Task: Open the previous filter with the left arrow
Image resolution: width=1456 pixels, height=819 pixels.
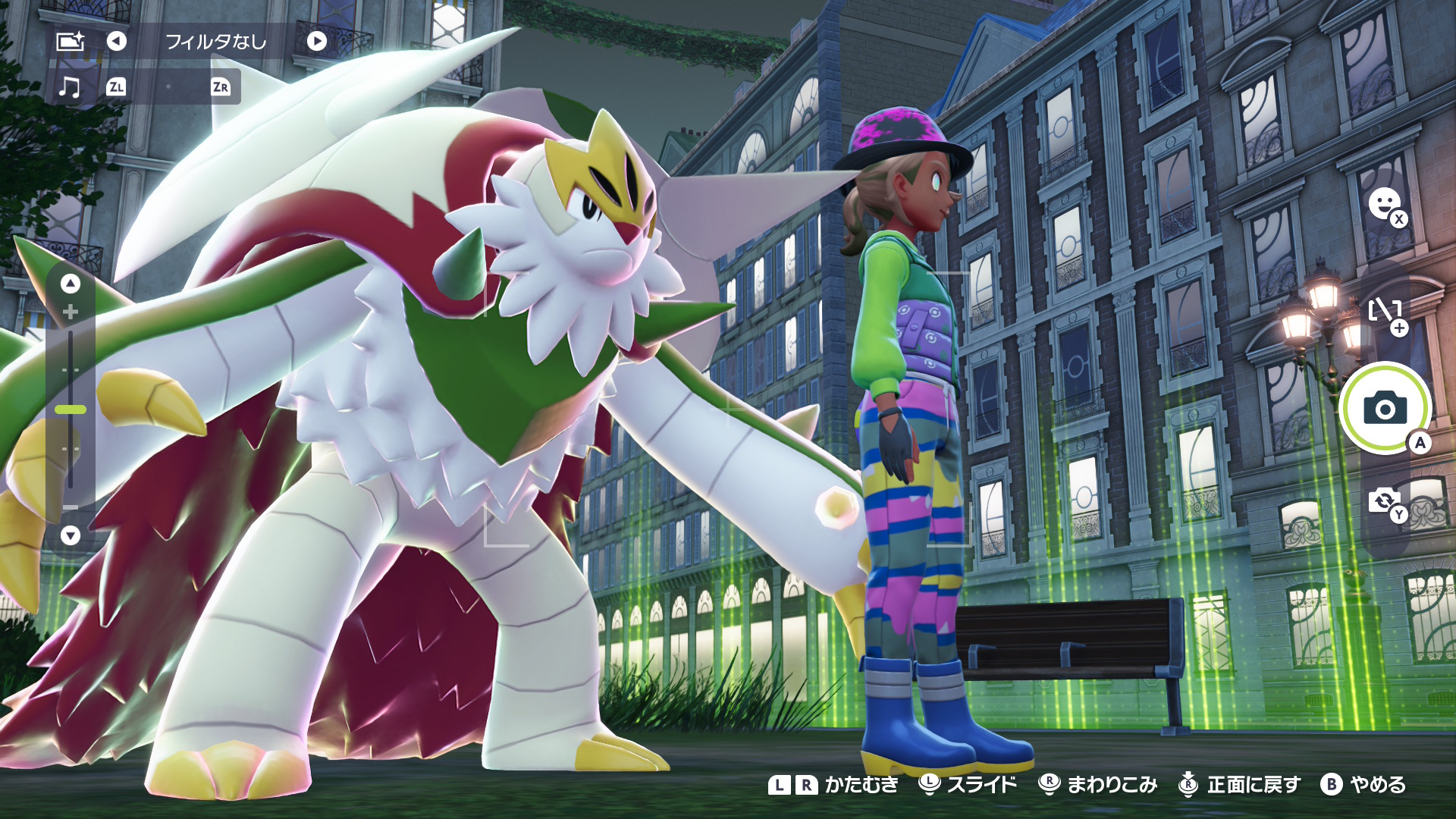Action: tap(115, 42)
